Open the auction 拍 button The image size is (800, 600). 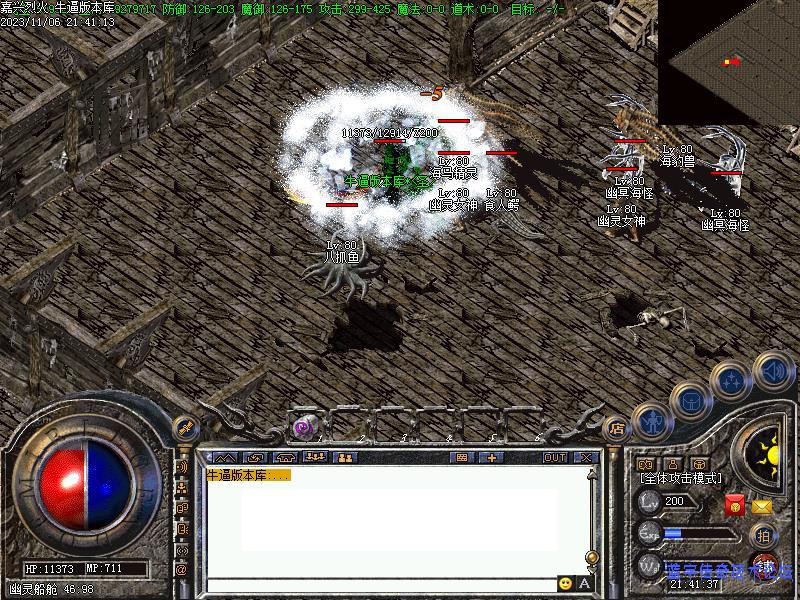tap(763, 535)
